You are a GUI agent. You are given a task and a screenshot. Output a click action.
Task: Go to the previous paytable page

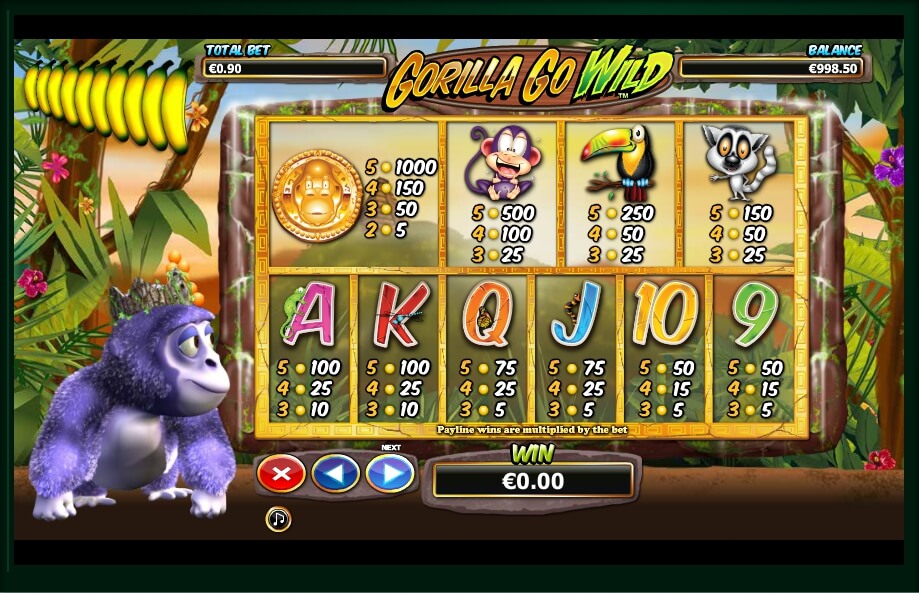(x=335, y=473)
